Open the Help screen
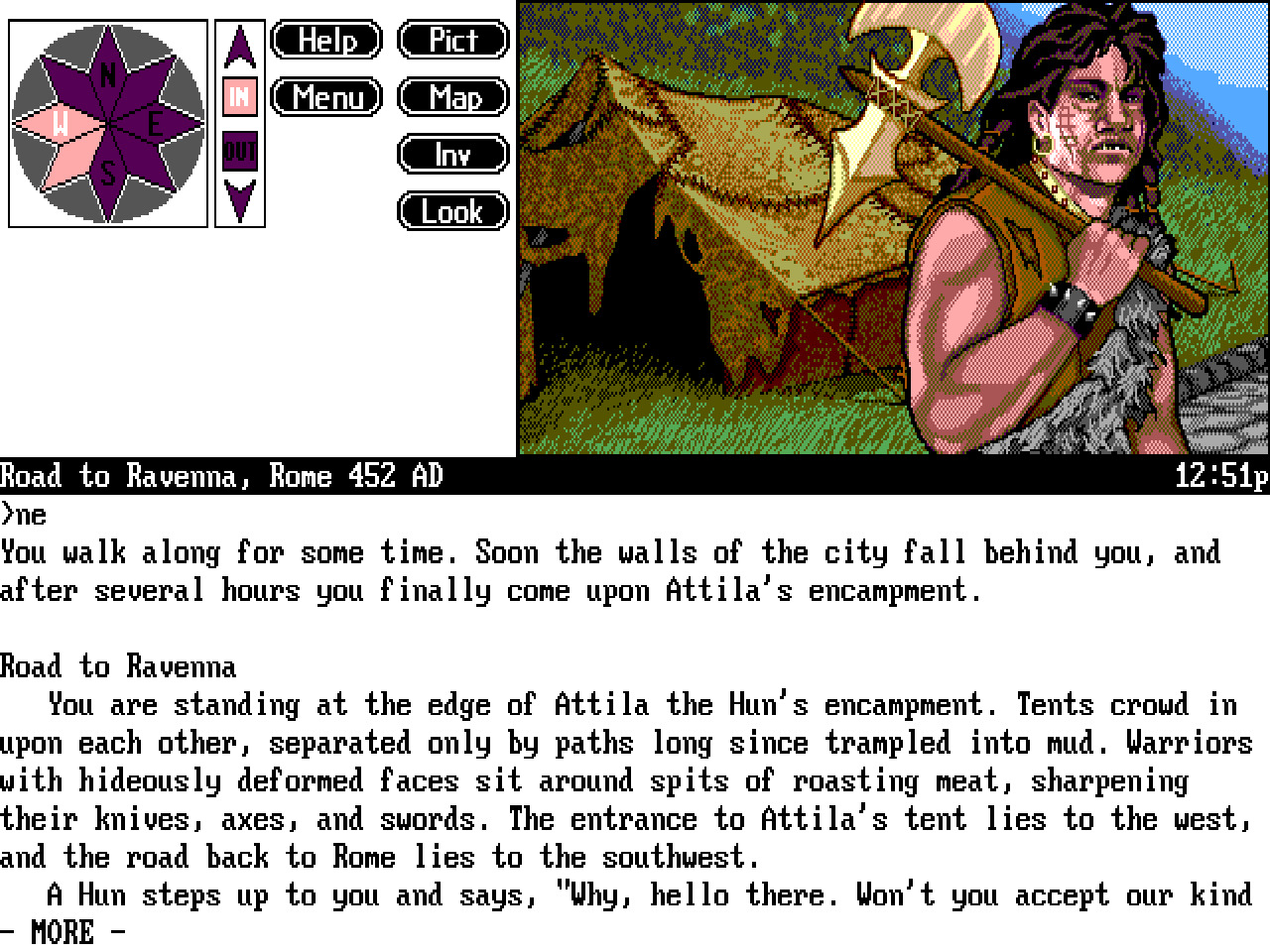This screenshot has width=1270, height=952. pos(325,41)
